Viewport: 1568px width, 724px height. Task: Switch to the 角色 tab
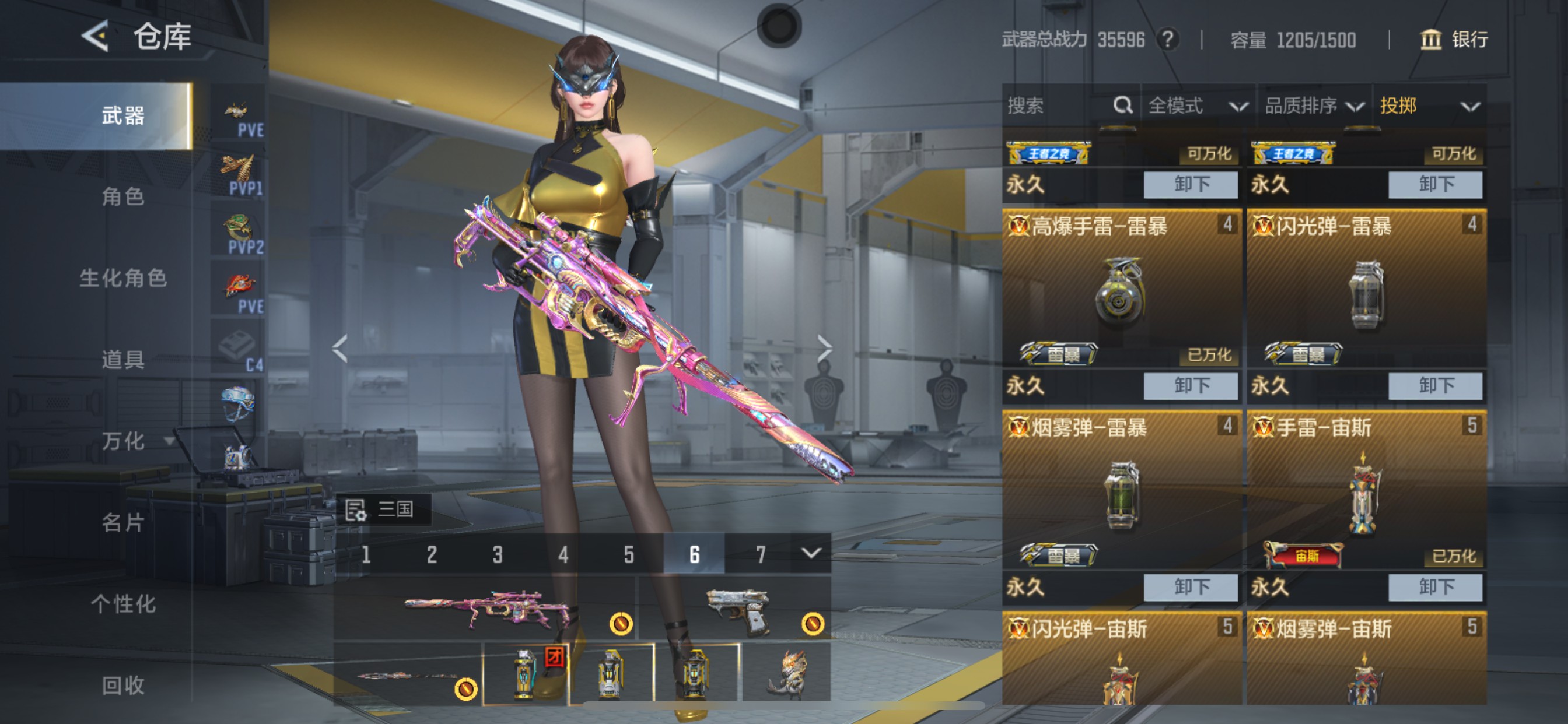point(123,196)
